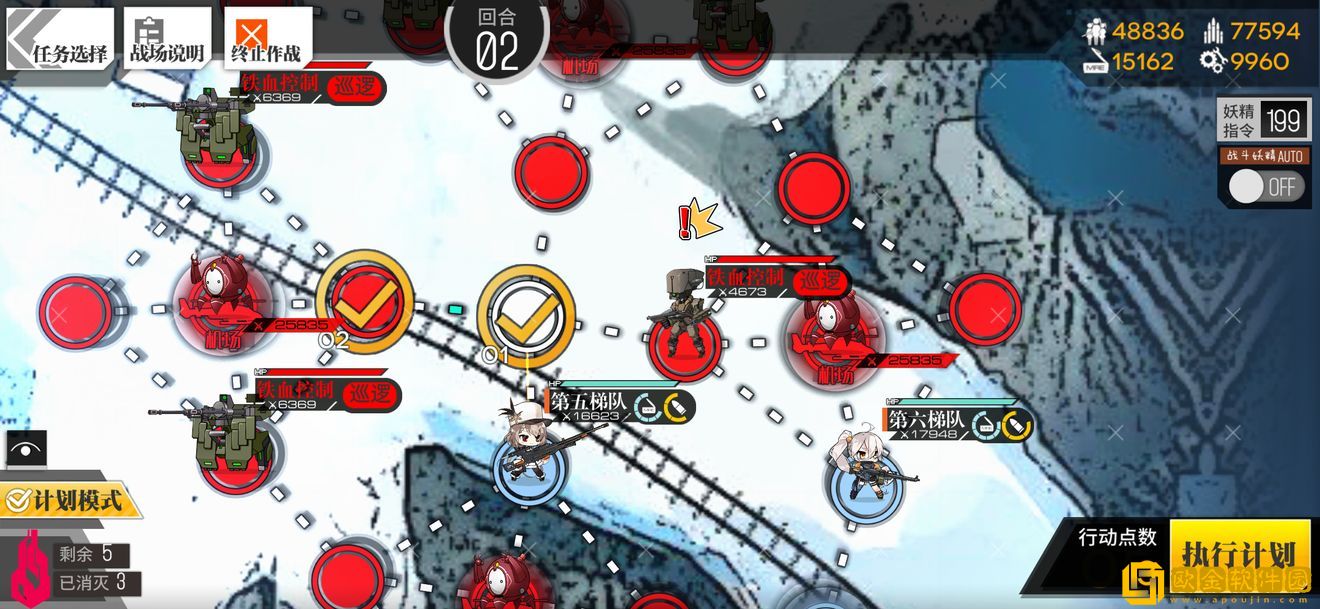Tap the 执行计划 execute plan button
The height and width of the screenshot is (609, 1320).
pyautogui.click(x=1238, y=553)
